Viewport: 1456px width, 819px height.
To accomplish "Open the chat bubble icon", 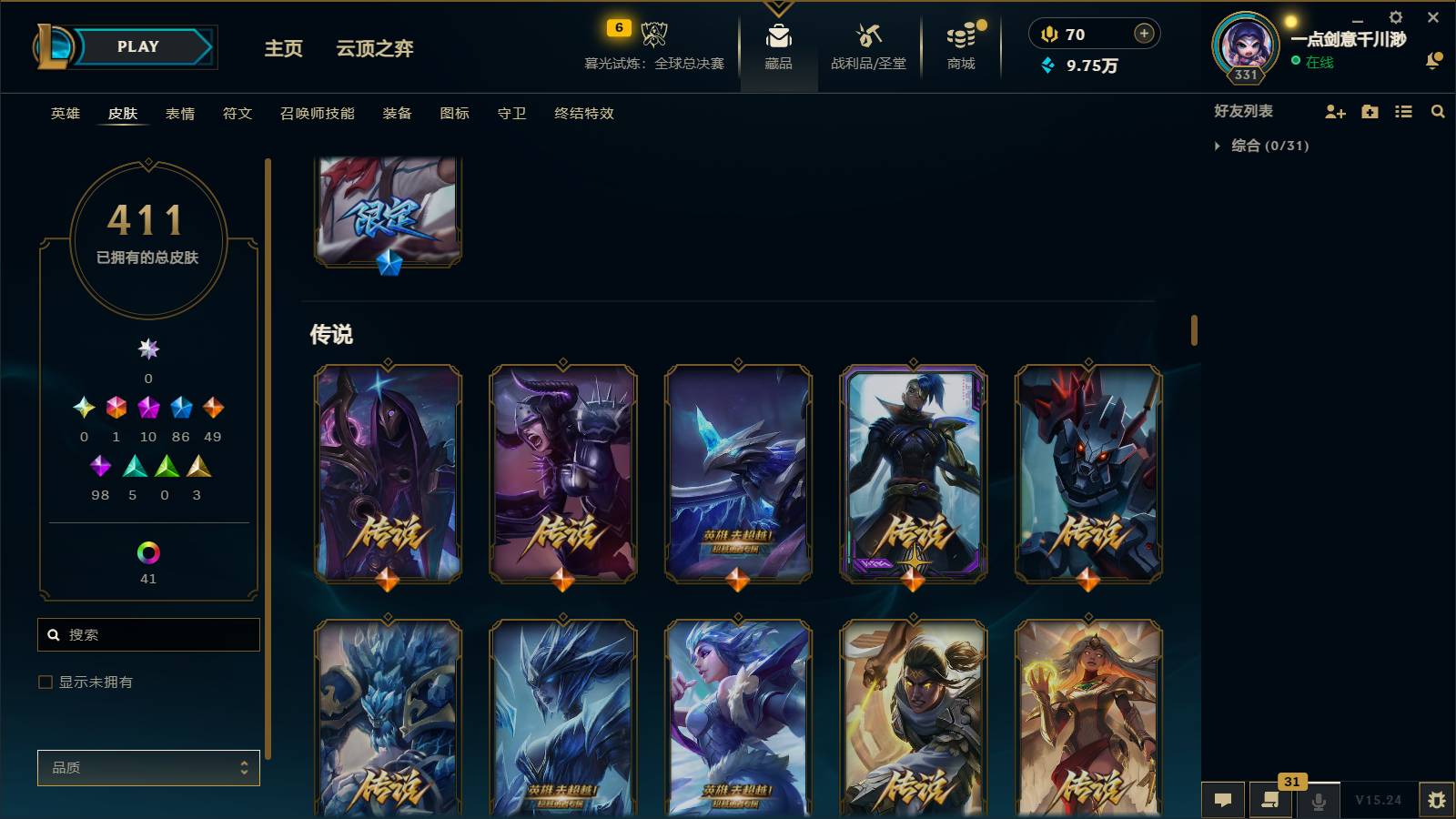I will (1223, 801).
